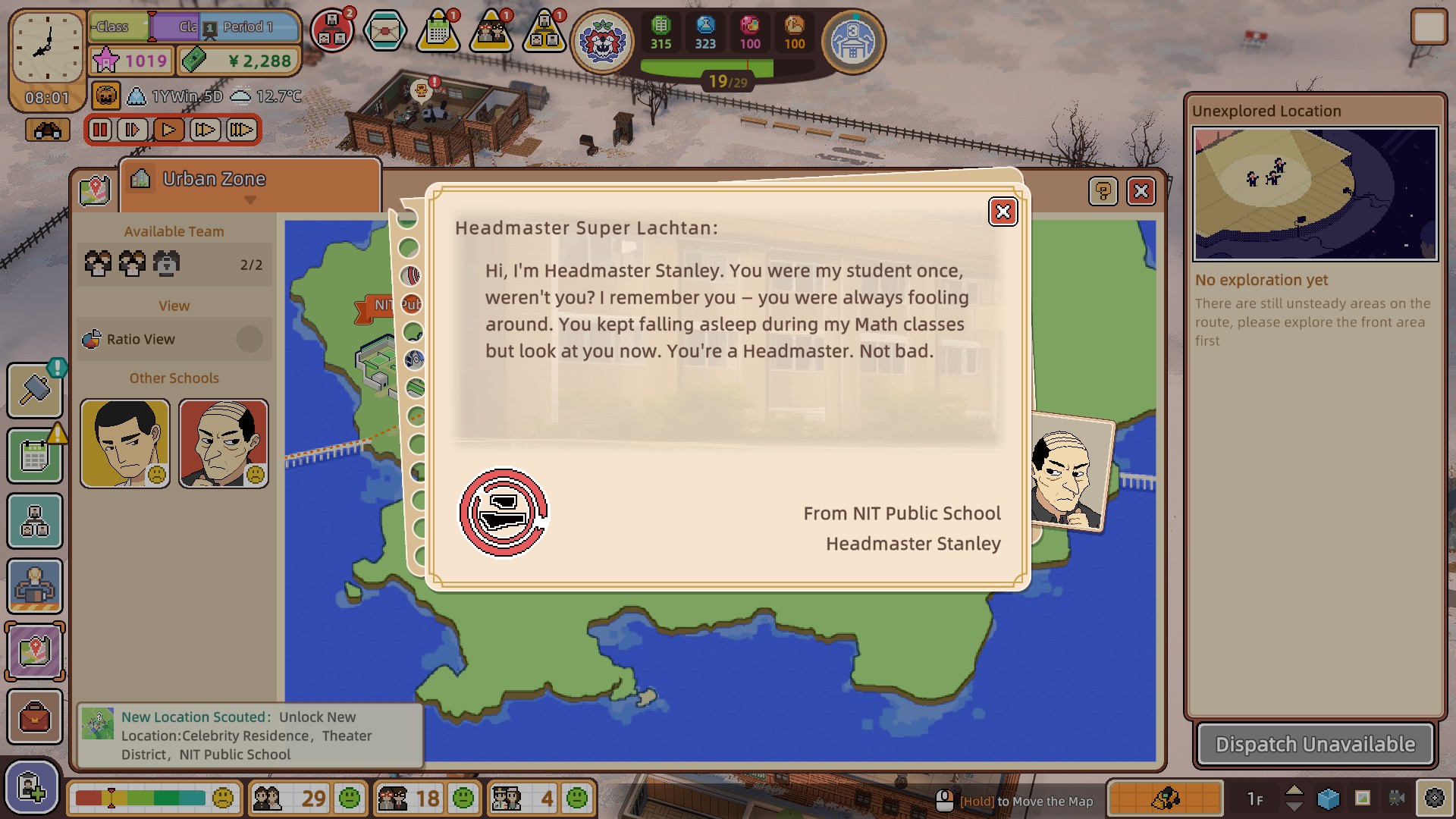
Task: Click the Dispatch Unavailable button
Action: [1314, 744]
